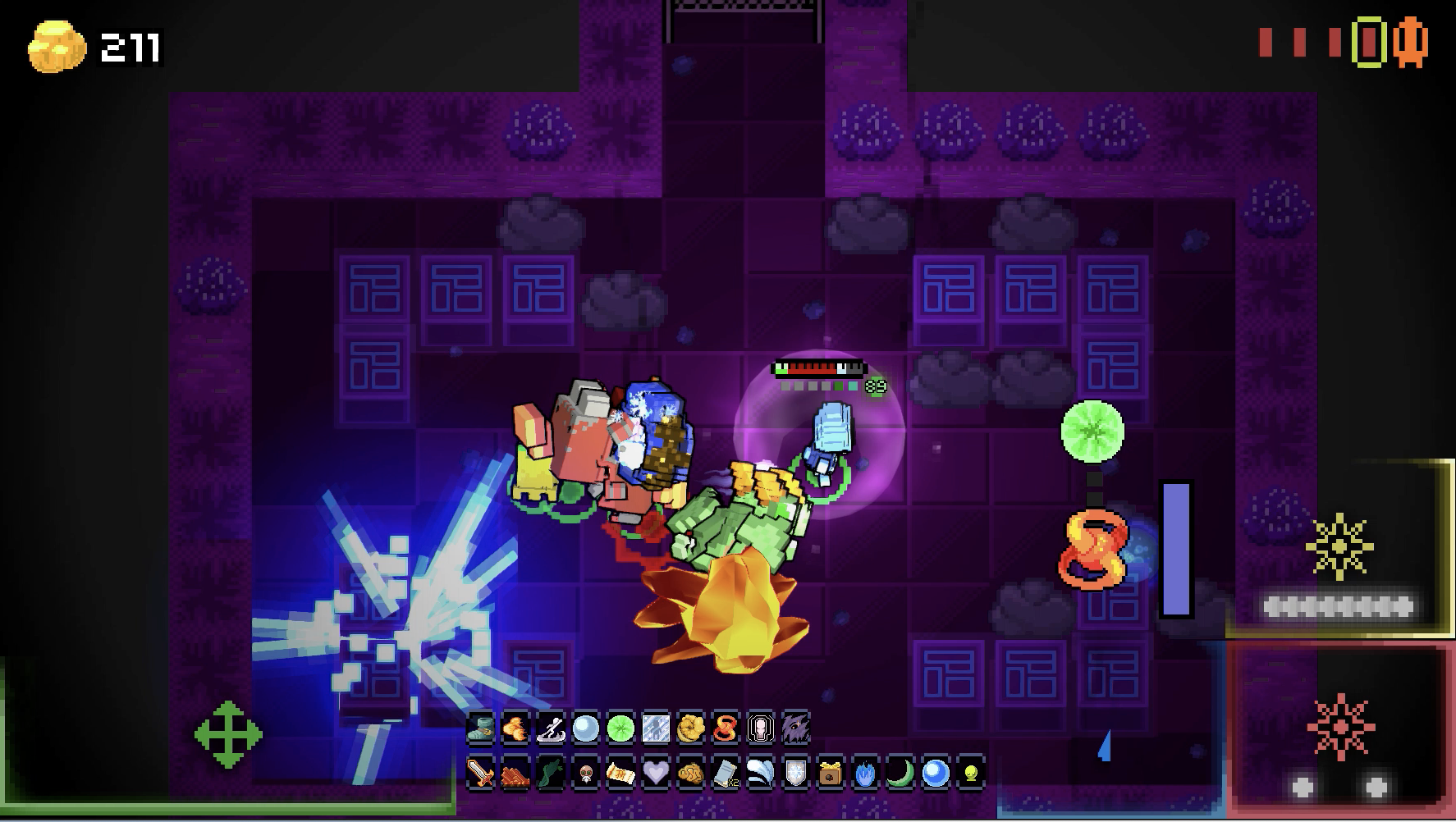Activate the red starburst attack button
This screenshot has height=822, width=1456.
(x=1339, y=728)
